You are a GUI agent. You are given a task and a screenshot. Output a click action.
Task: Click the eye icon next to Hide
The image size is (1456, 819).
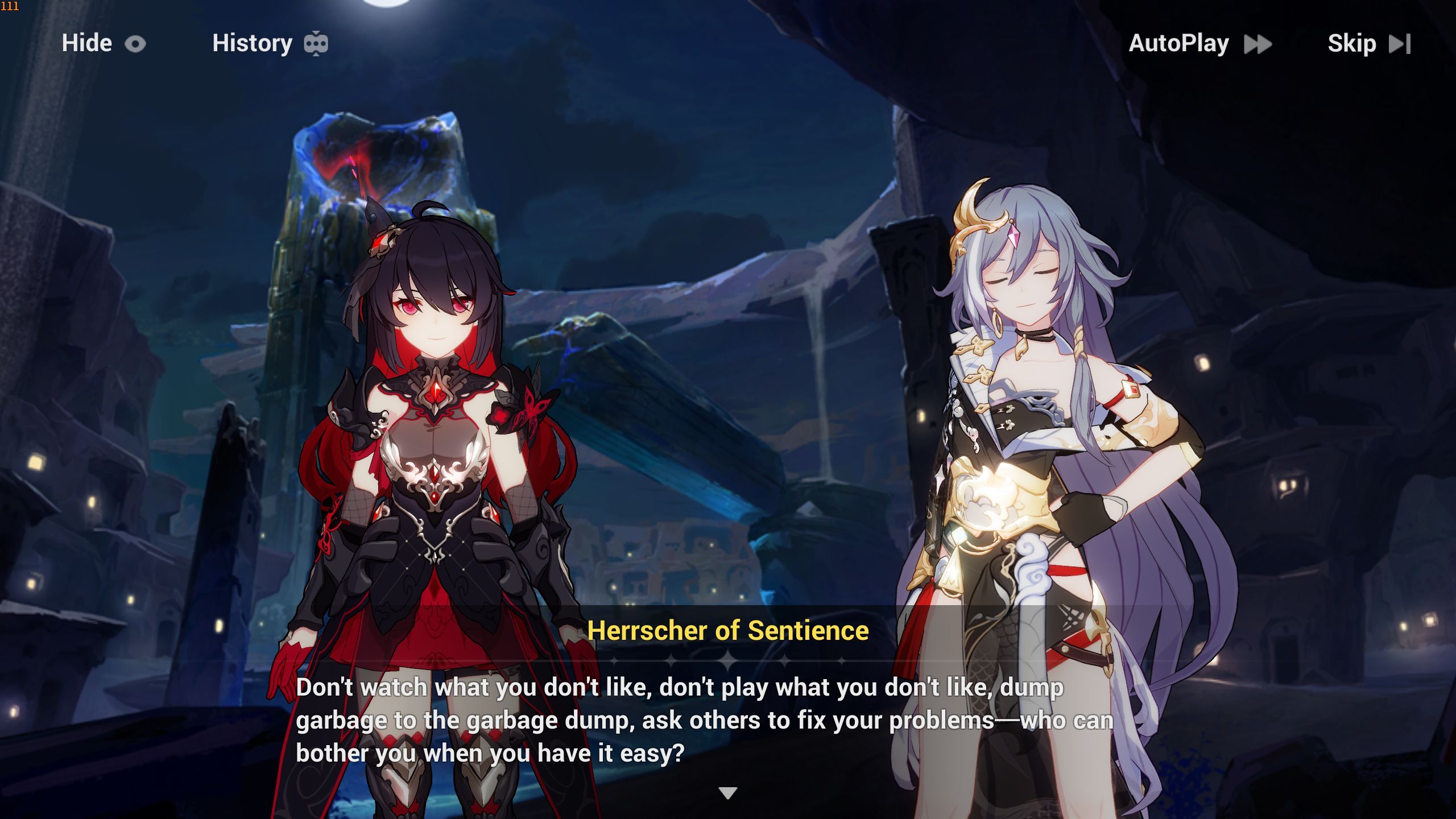[x=135, y=43]
